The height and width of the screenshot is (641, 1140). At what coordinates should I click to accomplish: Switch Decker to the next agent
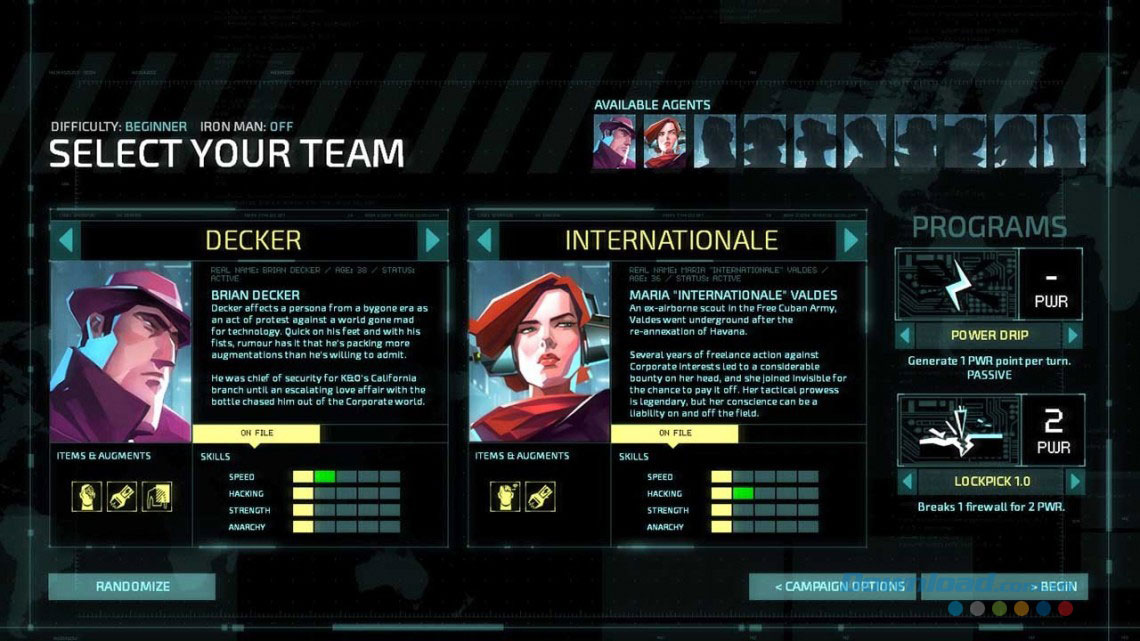tap(433, 240)
